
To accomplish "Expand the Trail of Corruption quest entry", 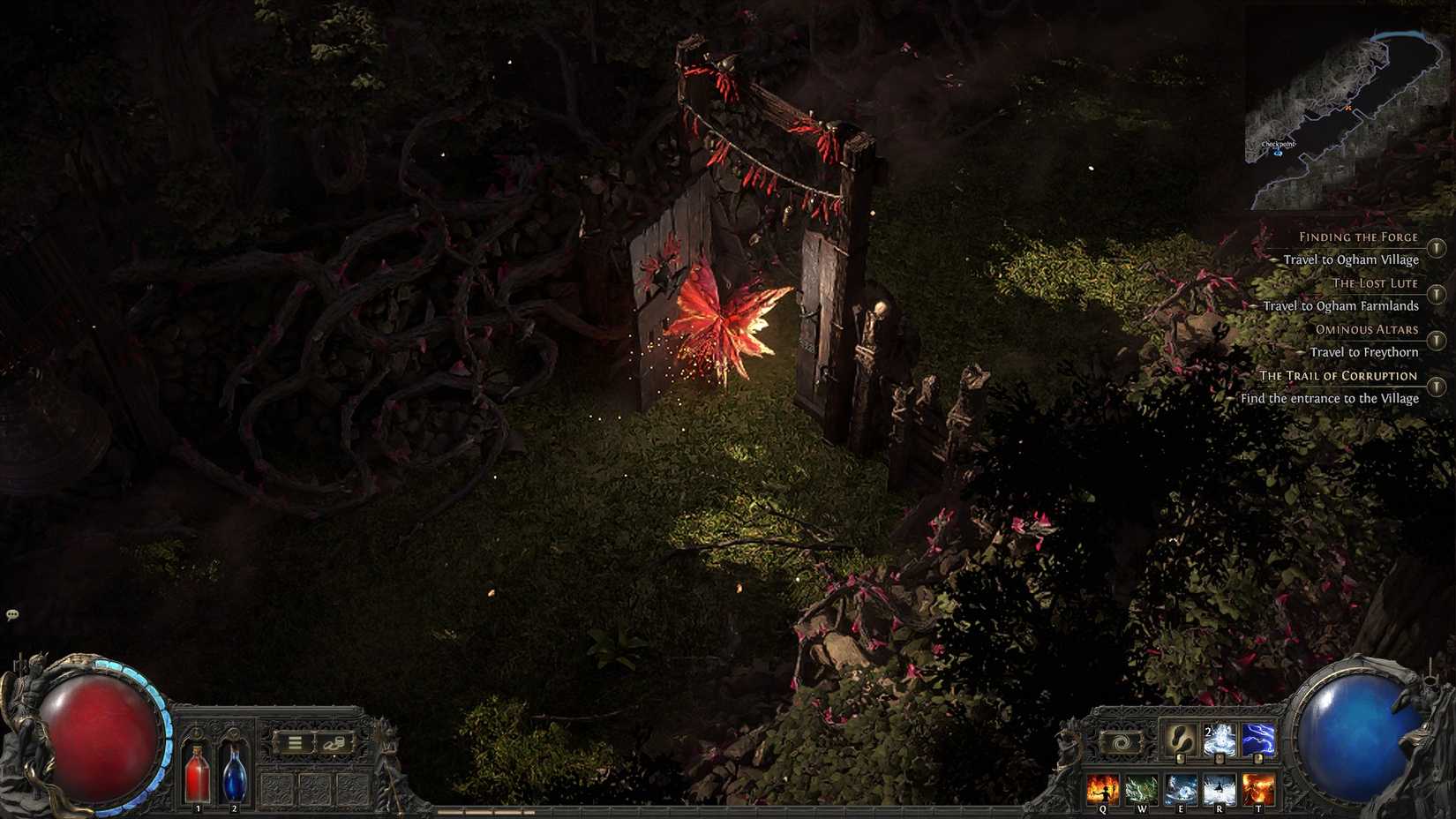I will point(1435,386).
